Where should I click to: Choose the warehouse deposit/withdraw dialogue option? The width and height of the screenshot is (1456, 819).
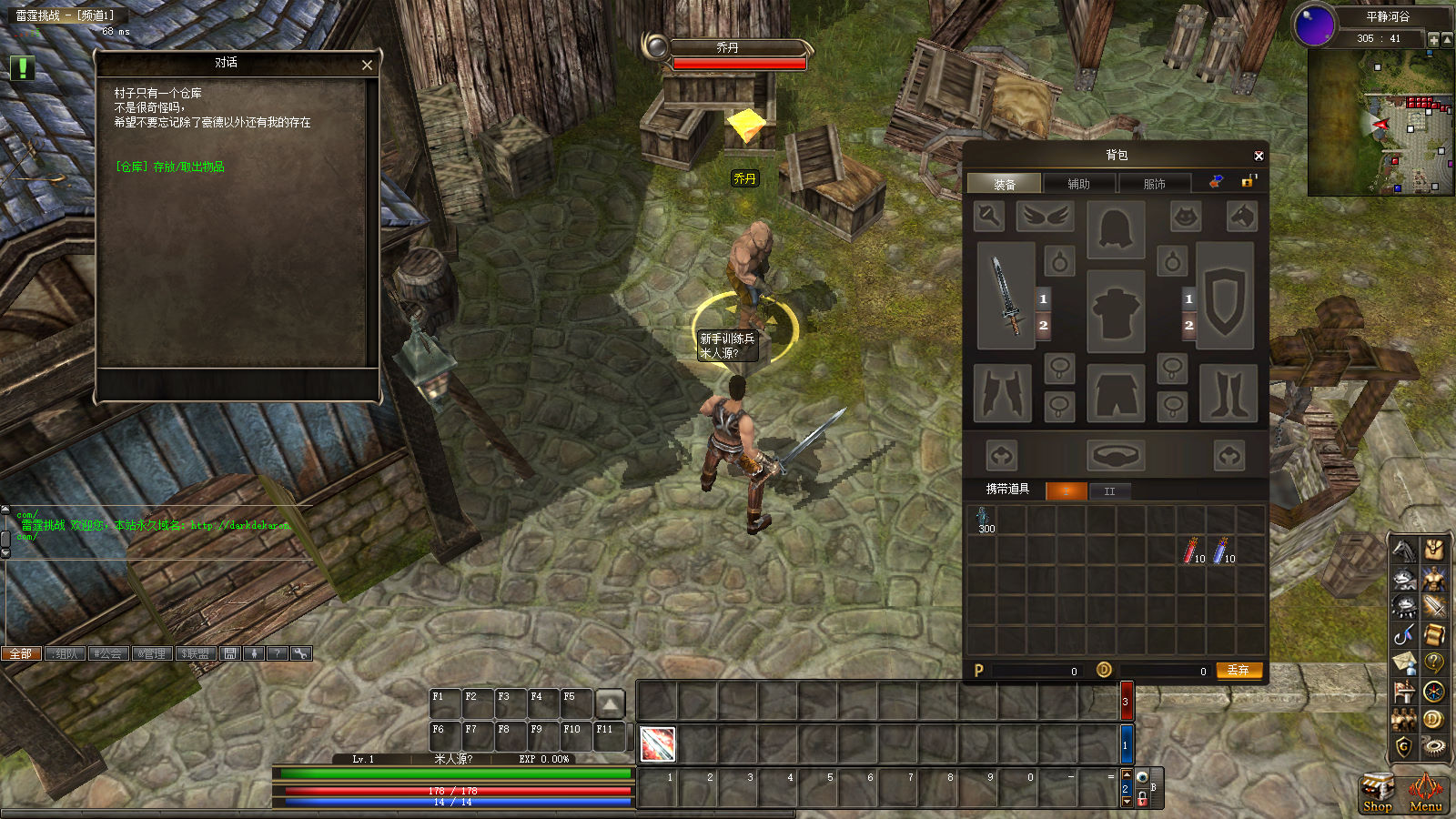[x=170, y=167]
